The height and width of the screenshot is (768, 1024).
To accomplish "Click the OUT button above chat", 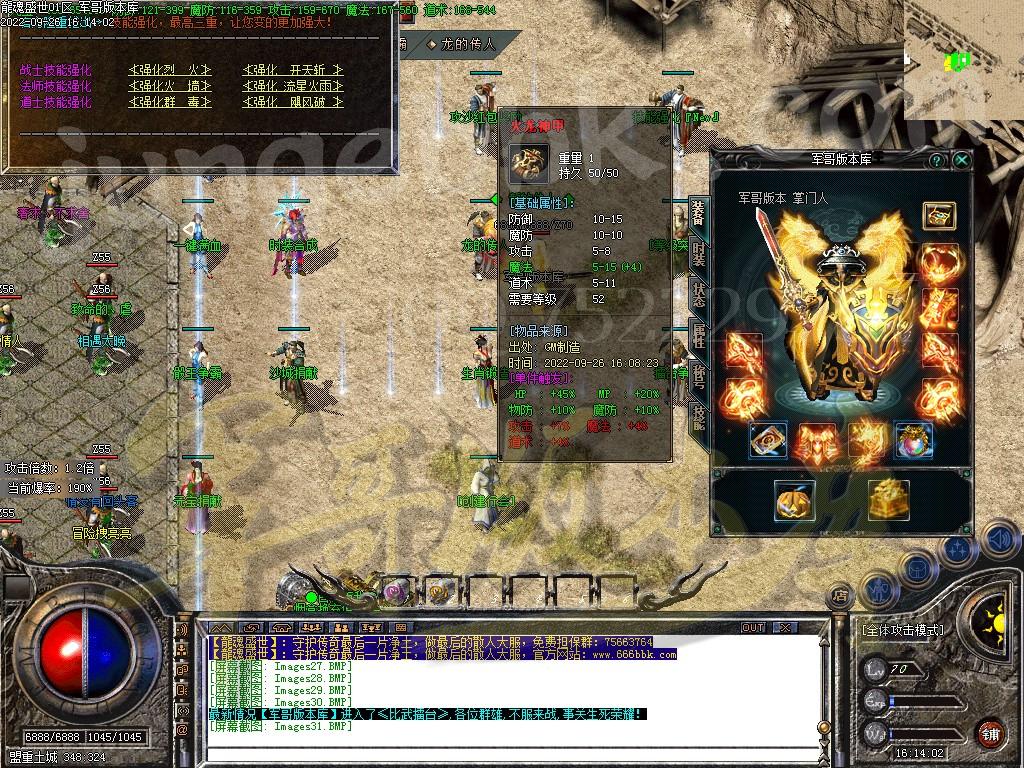I will (752, 628).
